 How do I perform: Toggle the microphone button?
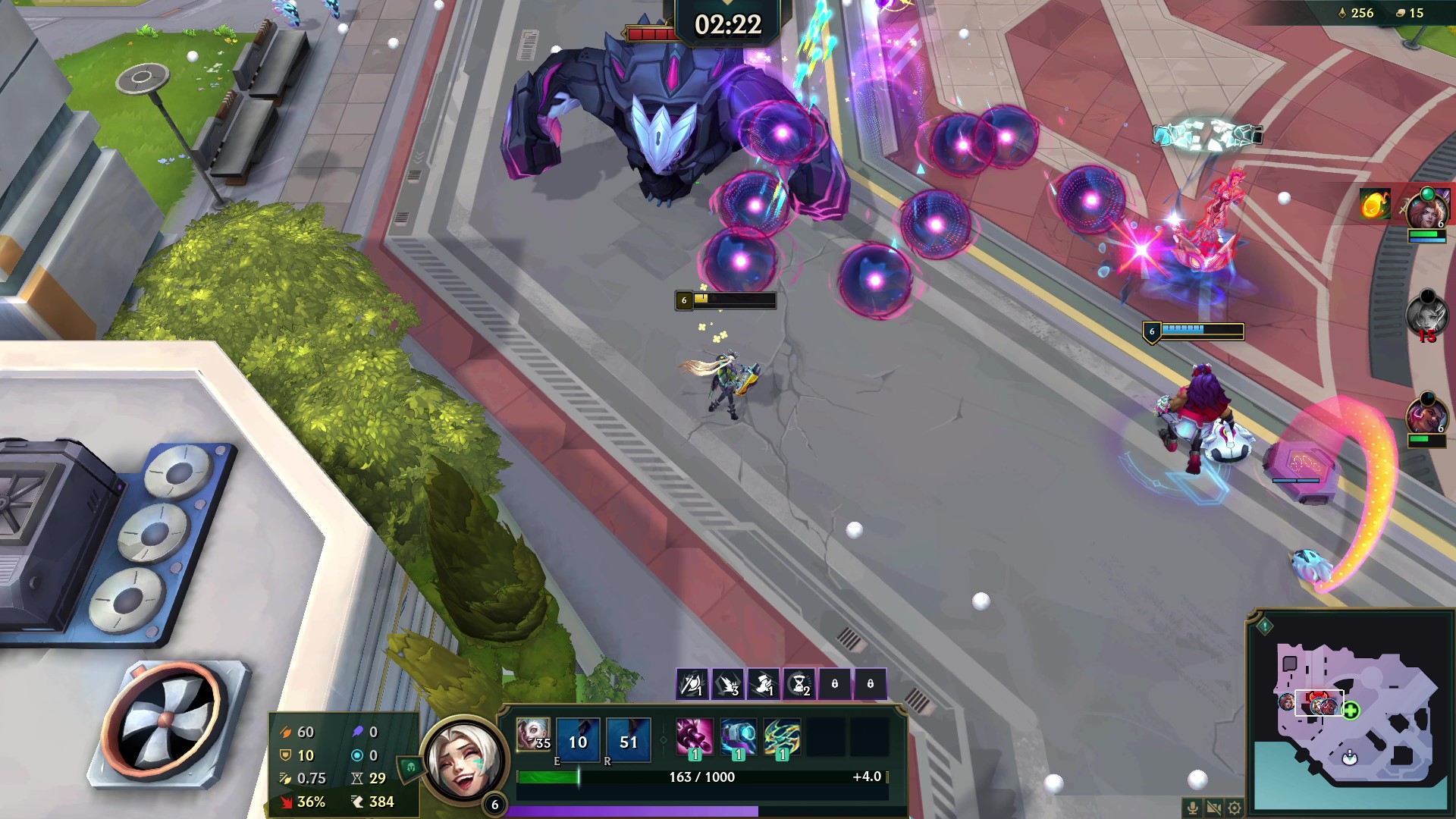tap(1193, 808)
